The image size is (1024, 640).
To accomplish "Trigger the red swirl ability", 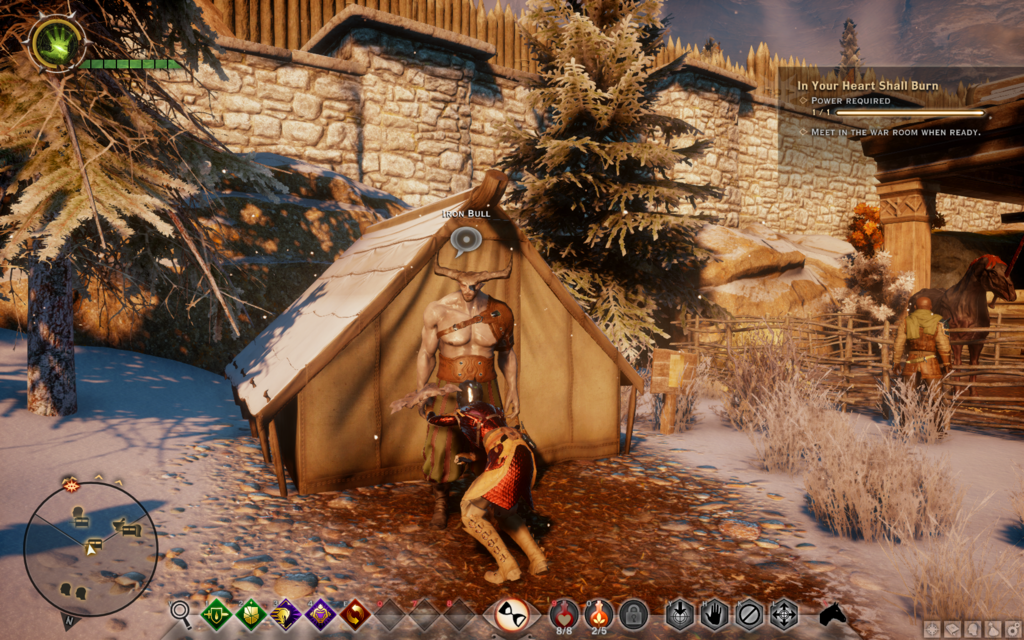I will (355, 614).
